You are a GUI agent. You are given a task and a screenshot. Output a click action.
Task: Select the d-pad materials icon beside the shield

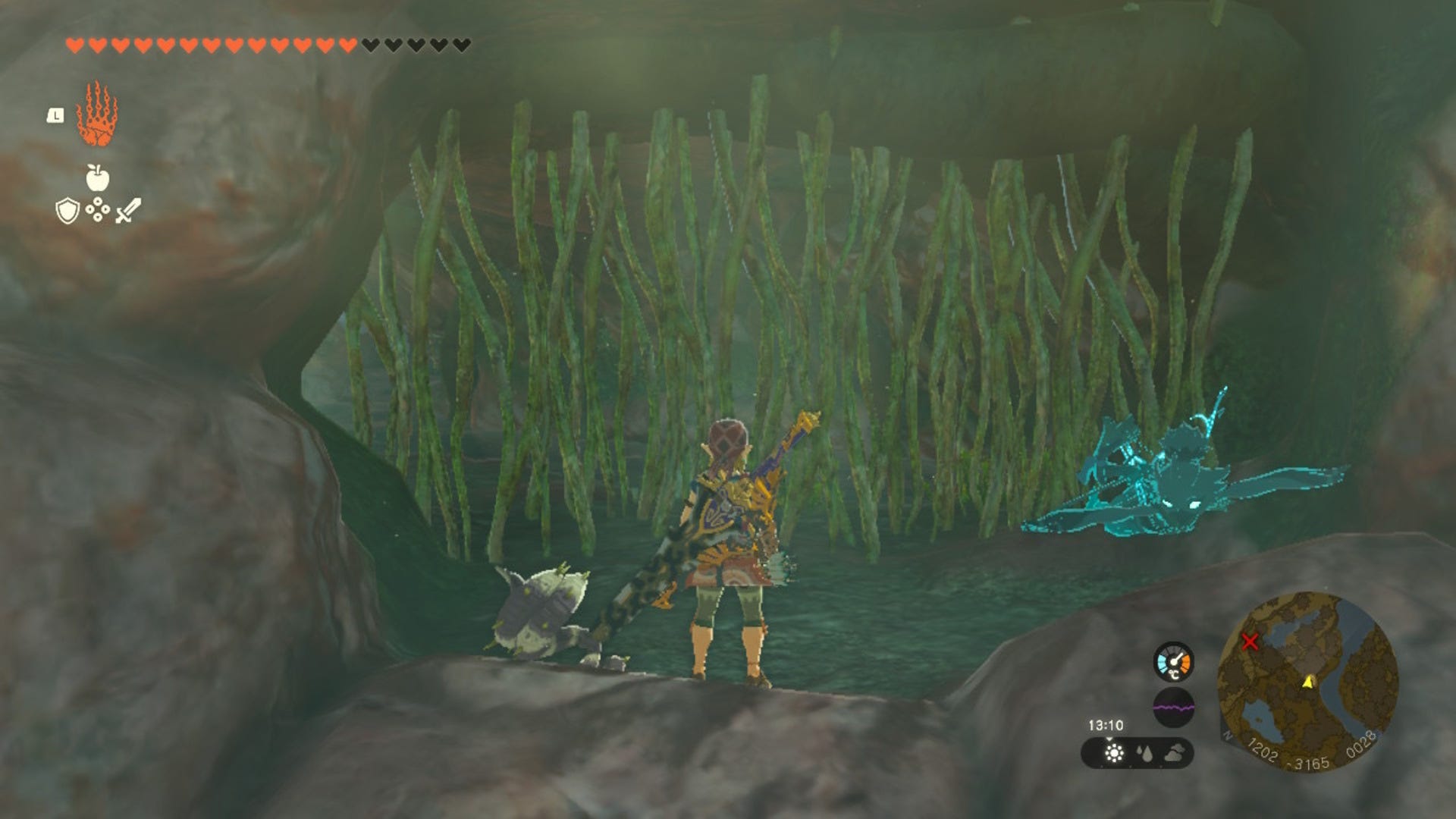coord(97,210)
